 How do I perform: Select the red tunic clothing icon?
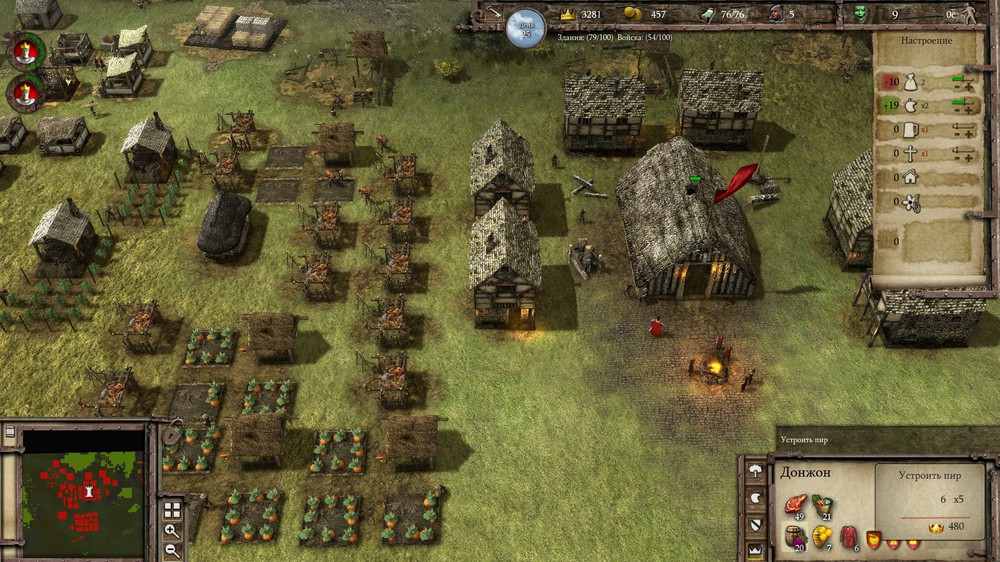(849, 538)
